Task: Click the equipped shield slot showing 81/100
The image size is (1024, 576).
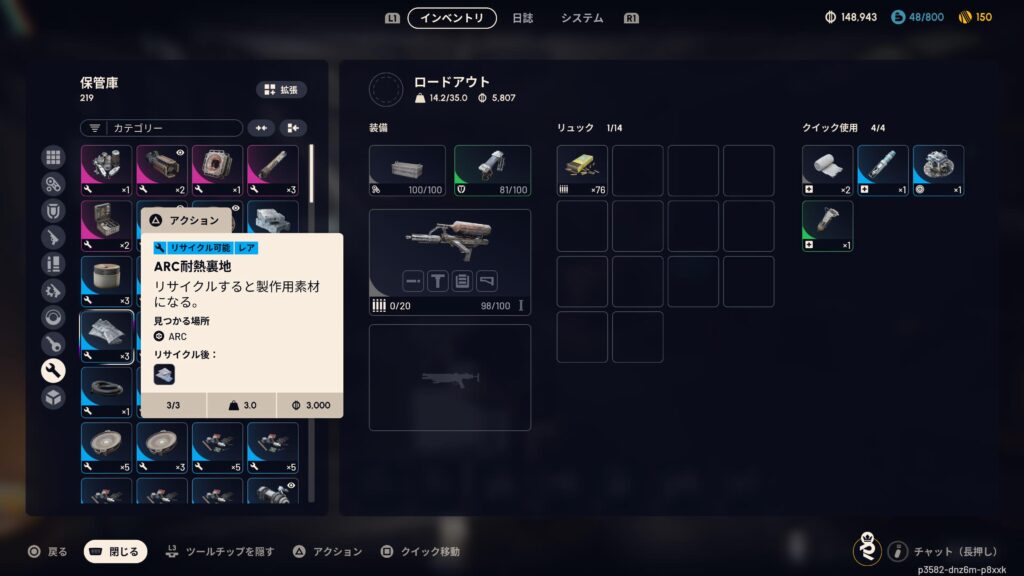Action: (x=492, y=171)
